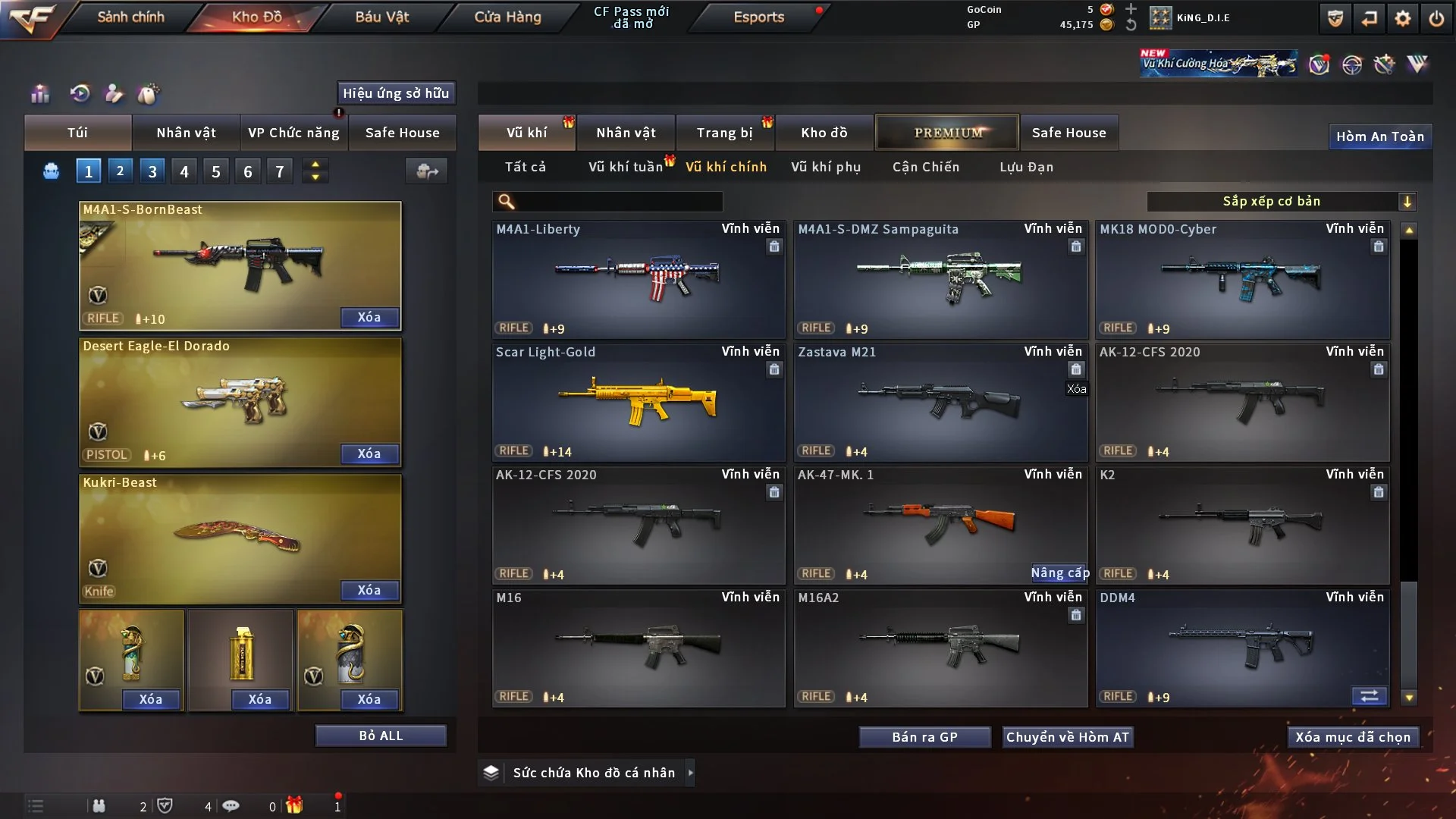
Task: Open the Hòm An Toàn safe box
Action: (x=1379, y=136)
